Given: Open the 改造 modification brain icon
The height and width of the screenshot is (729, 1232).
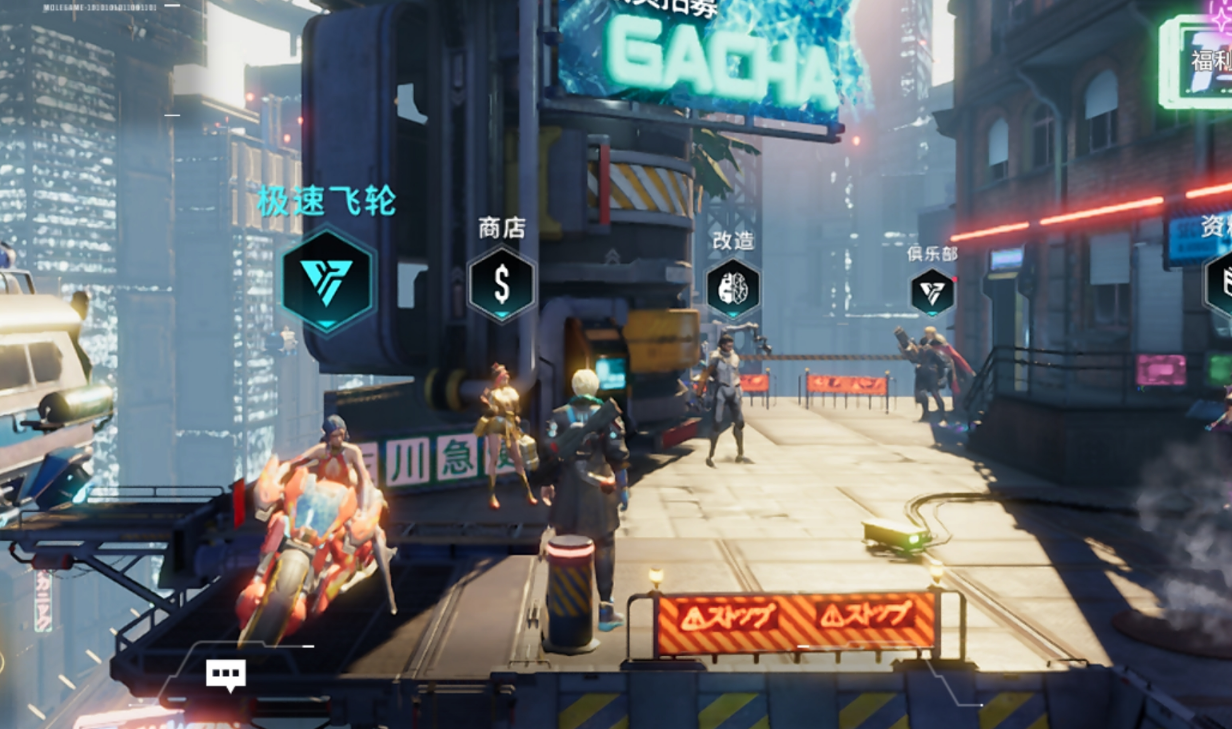Looking at the screenshot, I should point(733,288).
